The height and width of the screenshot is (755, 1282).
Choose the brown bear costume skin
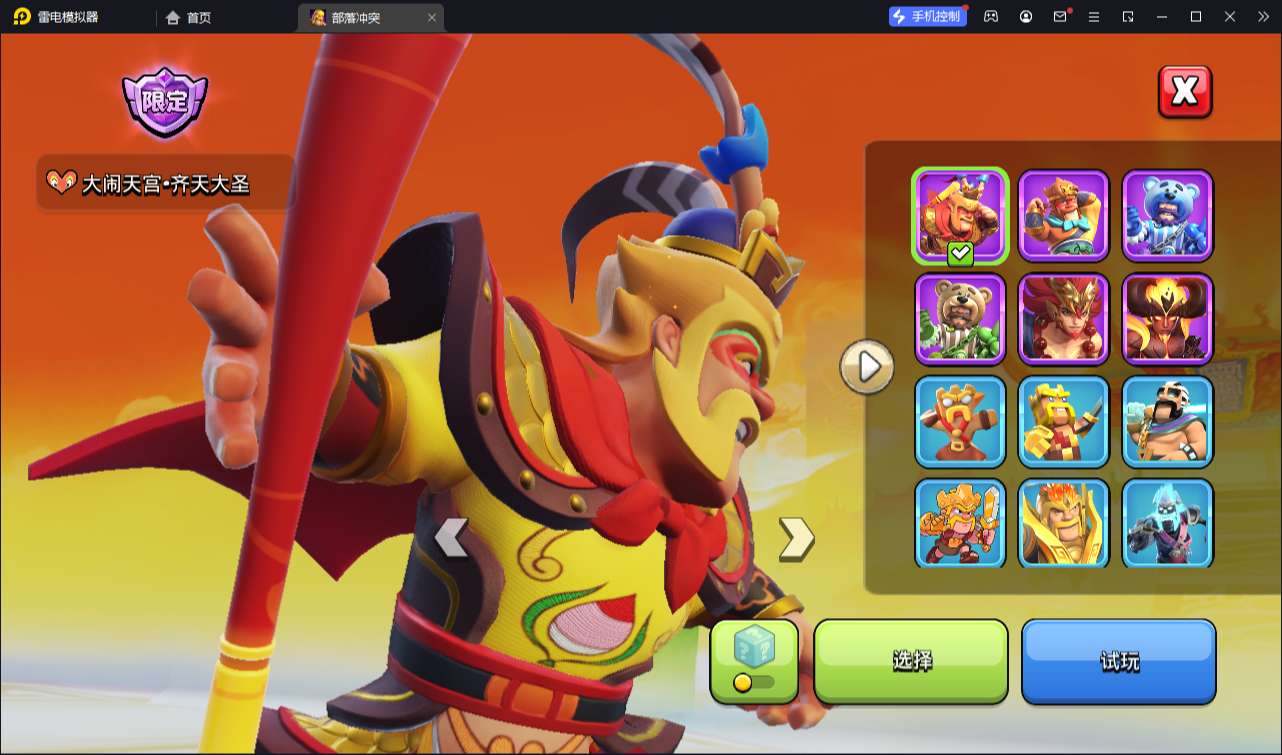[x=960, y=319]
